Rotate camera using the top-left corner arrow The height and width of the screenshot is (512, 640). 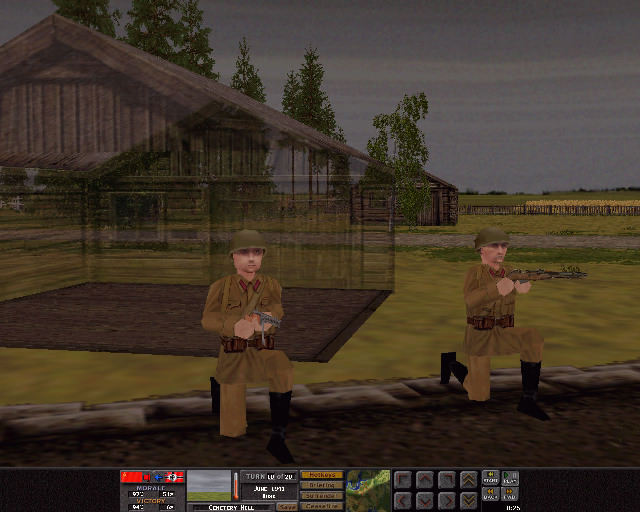pyautogui.click(x=402, y=480)
